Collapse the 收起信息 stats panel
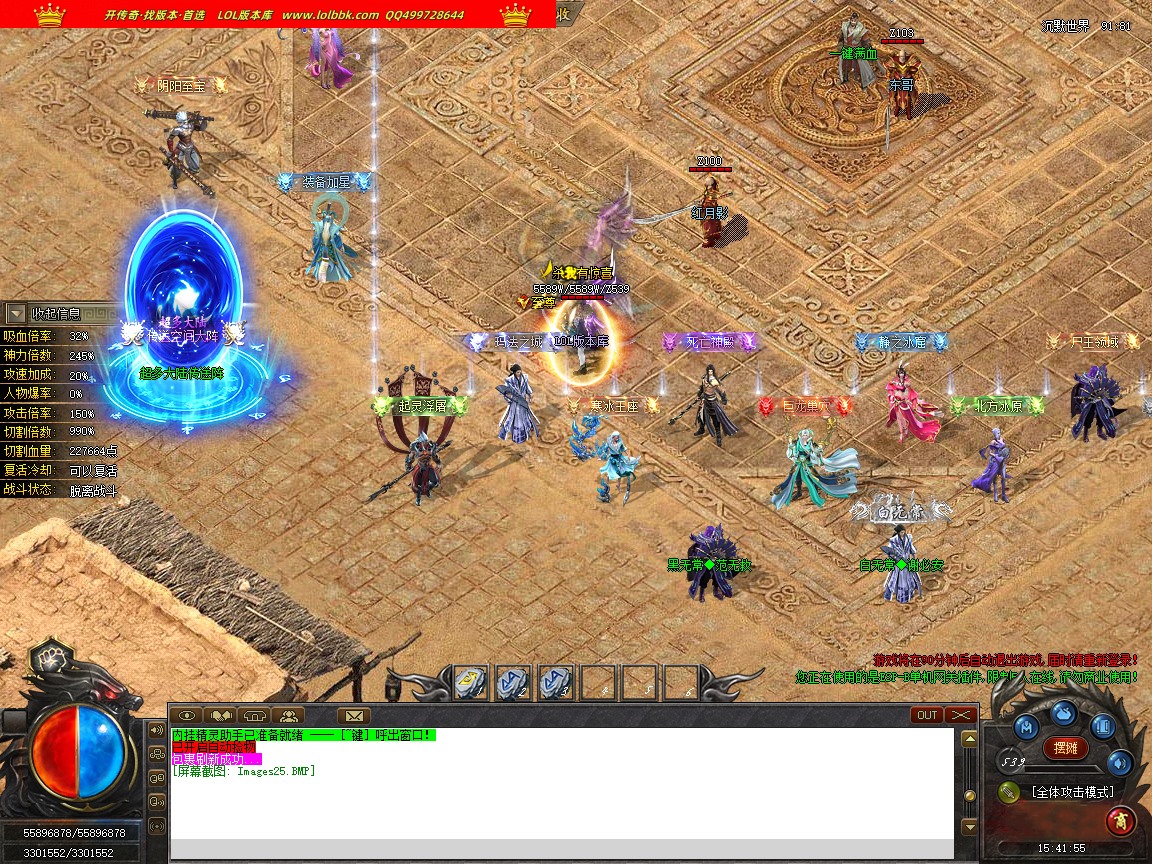1152x864 pixels. [x=16, y=314]
